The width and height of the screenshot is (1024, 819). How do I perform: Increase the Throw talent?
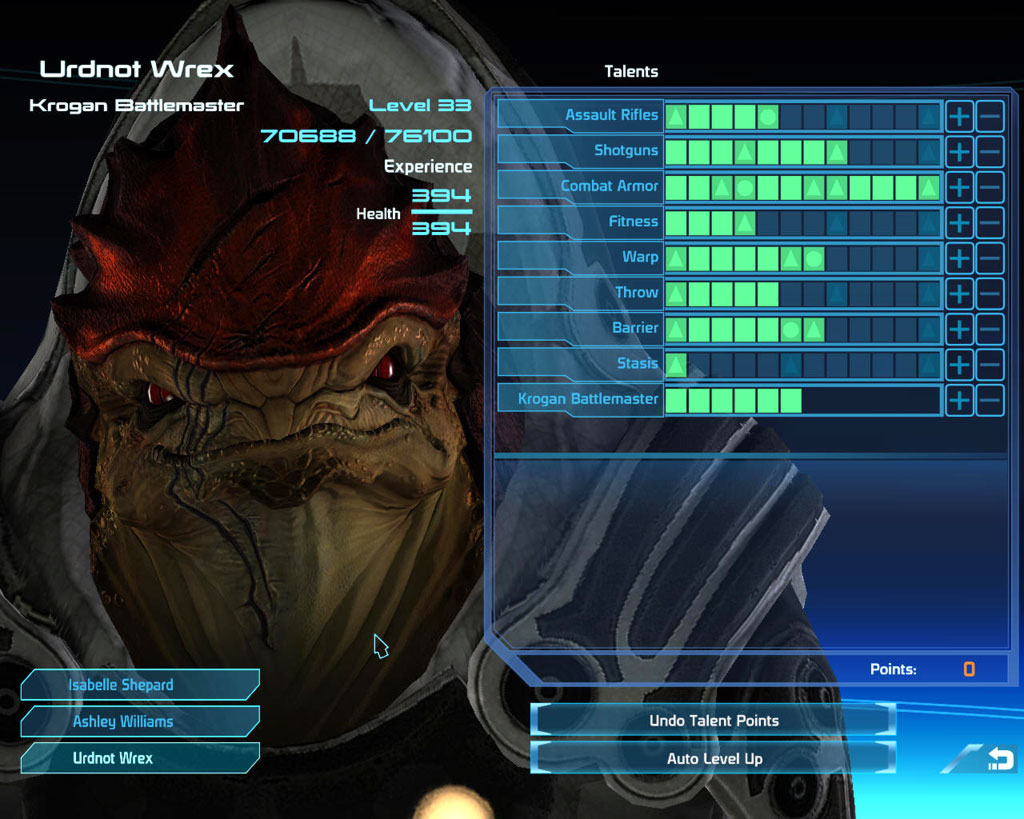959,293
